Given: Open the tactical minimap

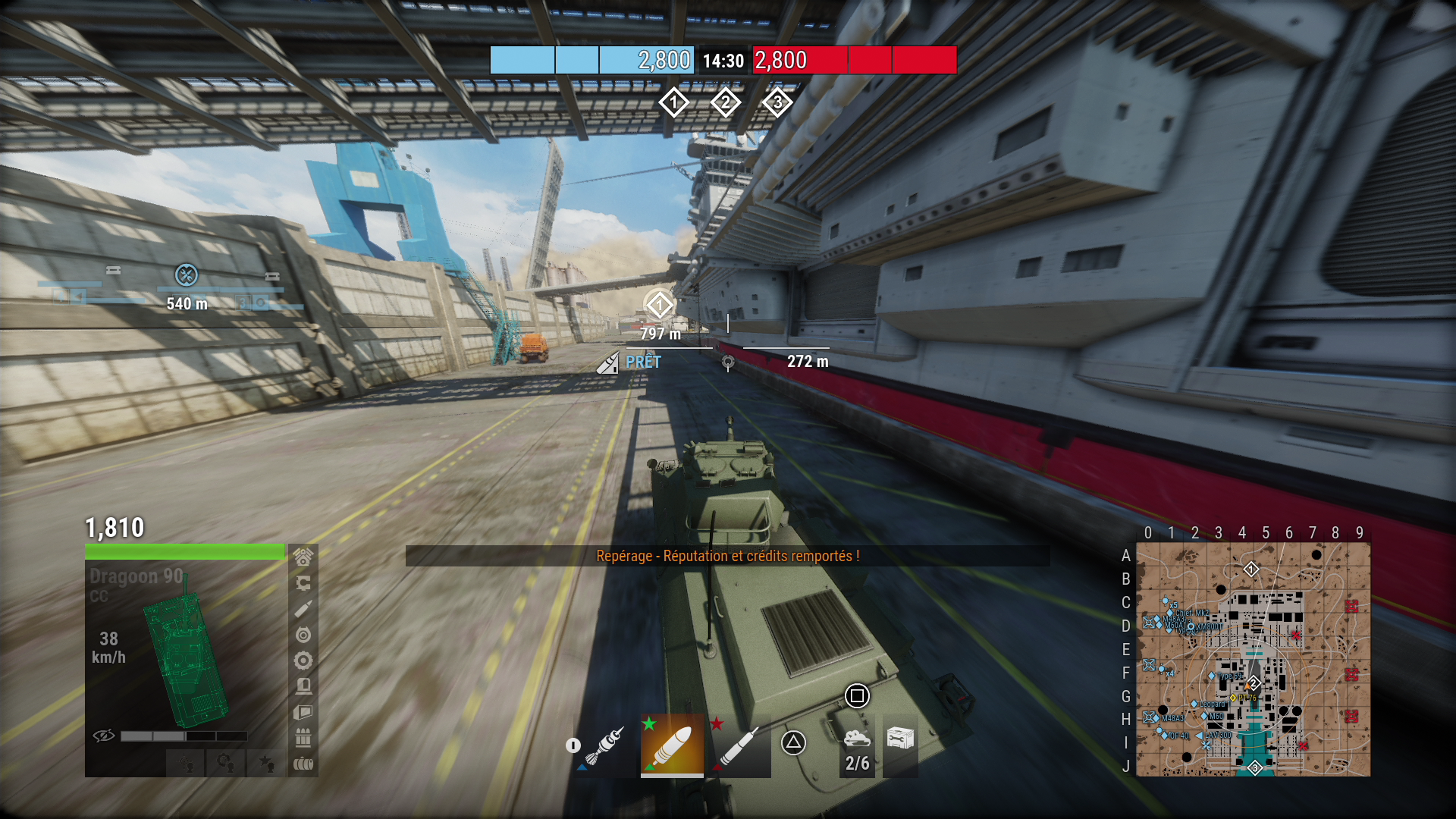Looking at the screenshot, I should [1253, 659].
